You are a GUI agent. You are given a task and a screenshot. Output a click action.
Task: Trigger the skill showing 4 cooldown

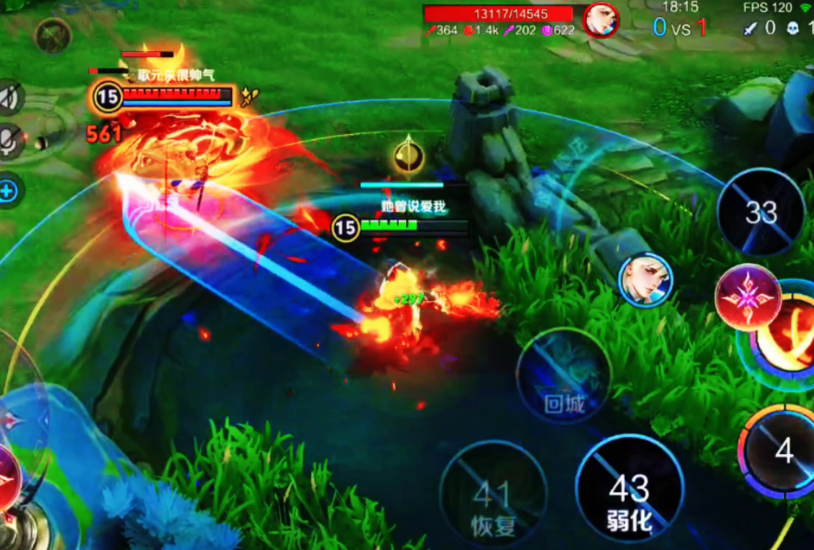(782, 452)
